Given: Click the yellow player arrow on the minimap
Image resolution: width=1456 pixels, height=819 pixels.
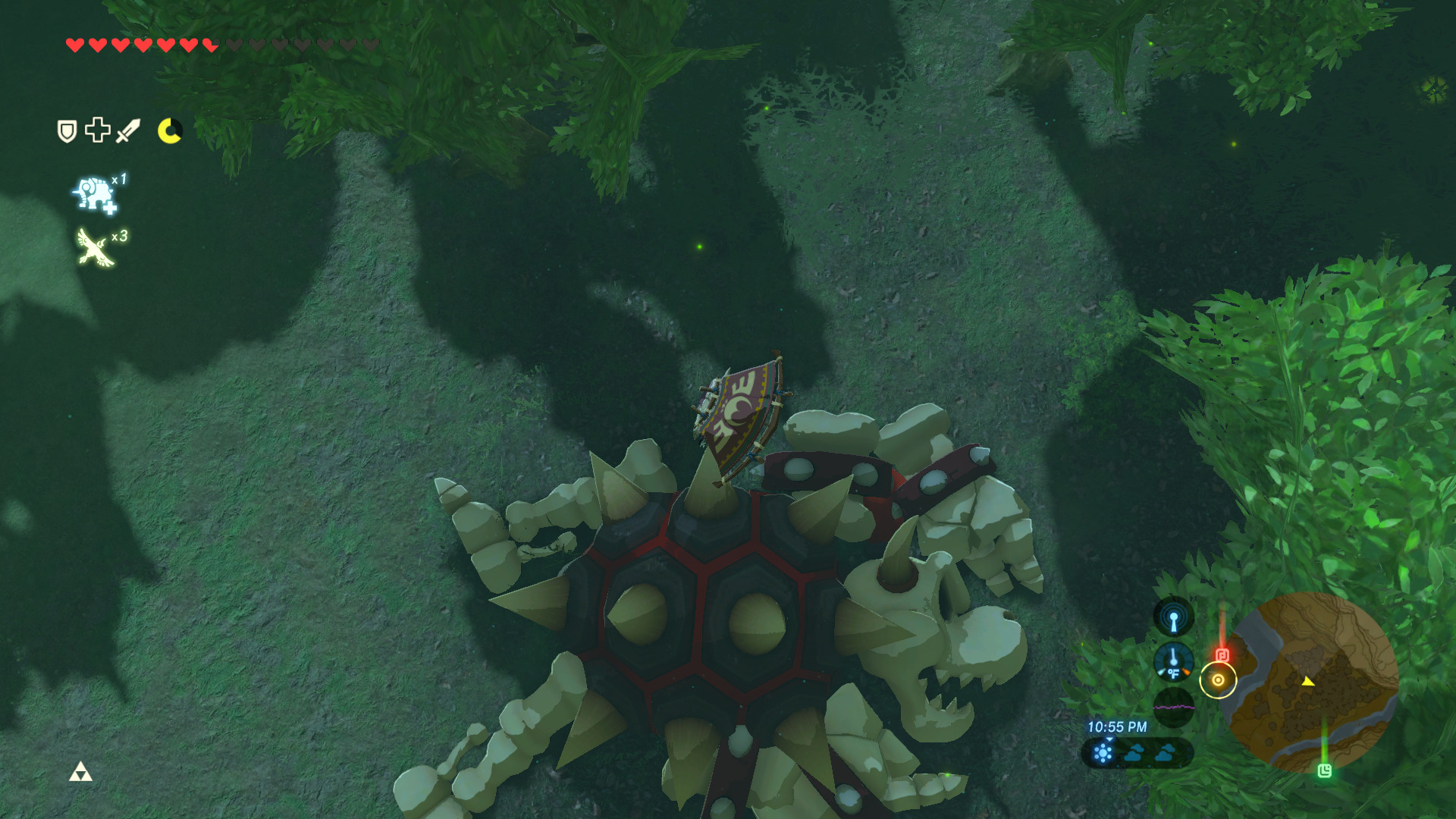Looking at the screenshot, I should [x=1308, y=682].
